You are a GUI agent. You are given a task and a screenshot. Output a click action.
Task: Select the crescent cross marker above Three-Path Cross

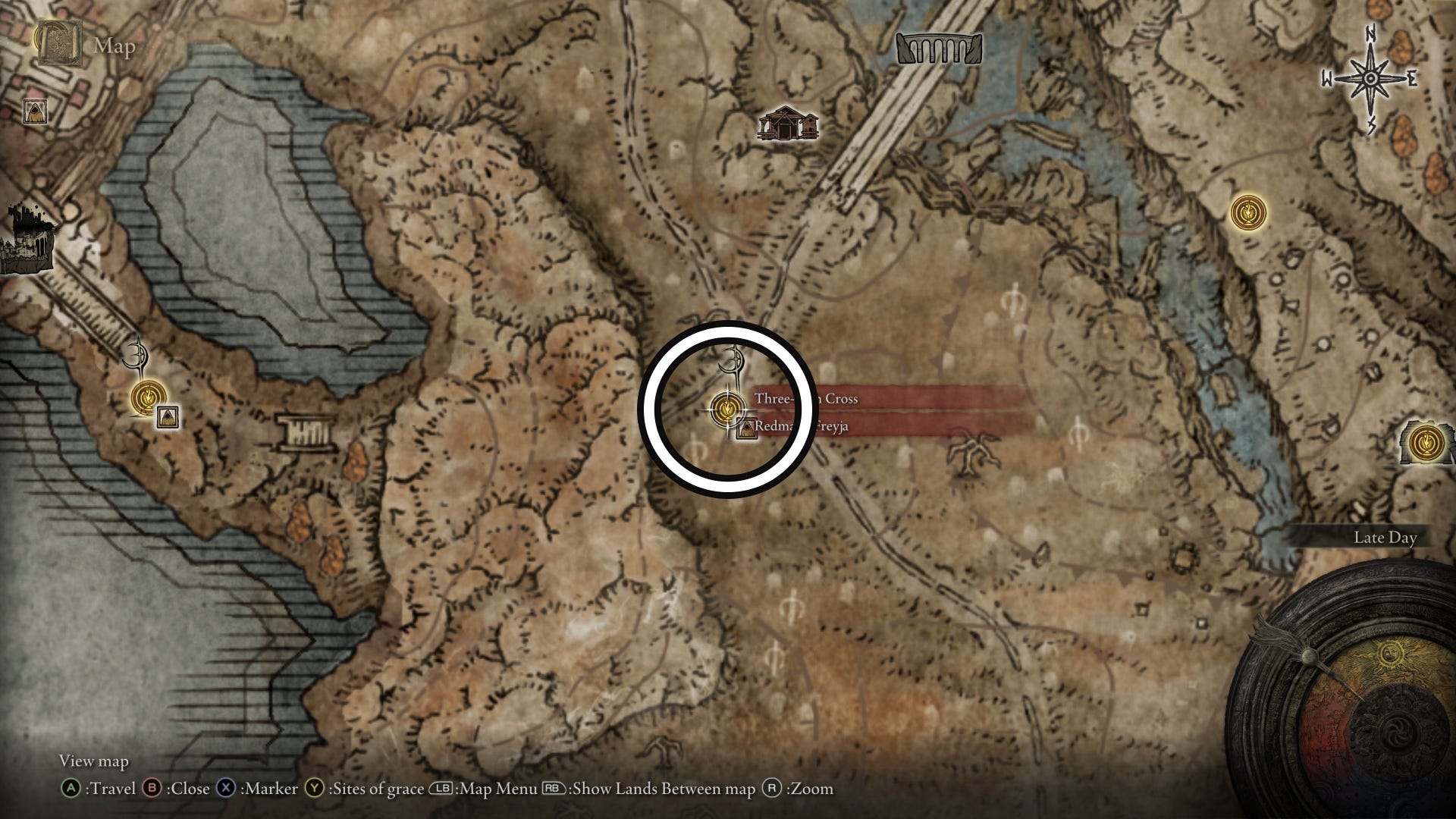tap(733, 361)
